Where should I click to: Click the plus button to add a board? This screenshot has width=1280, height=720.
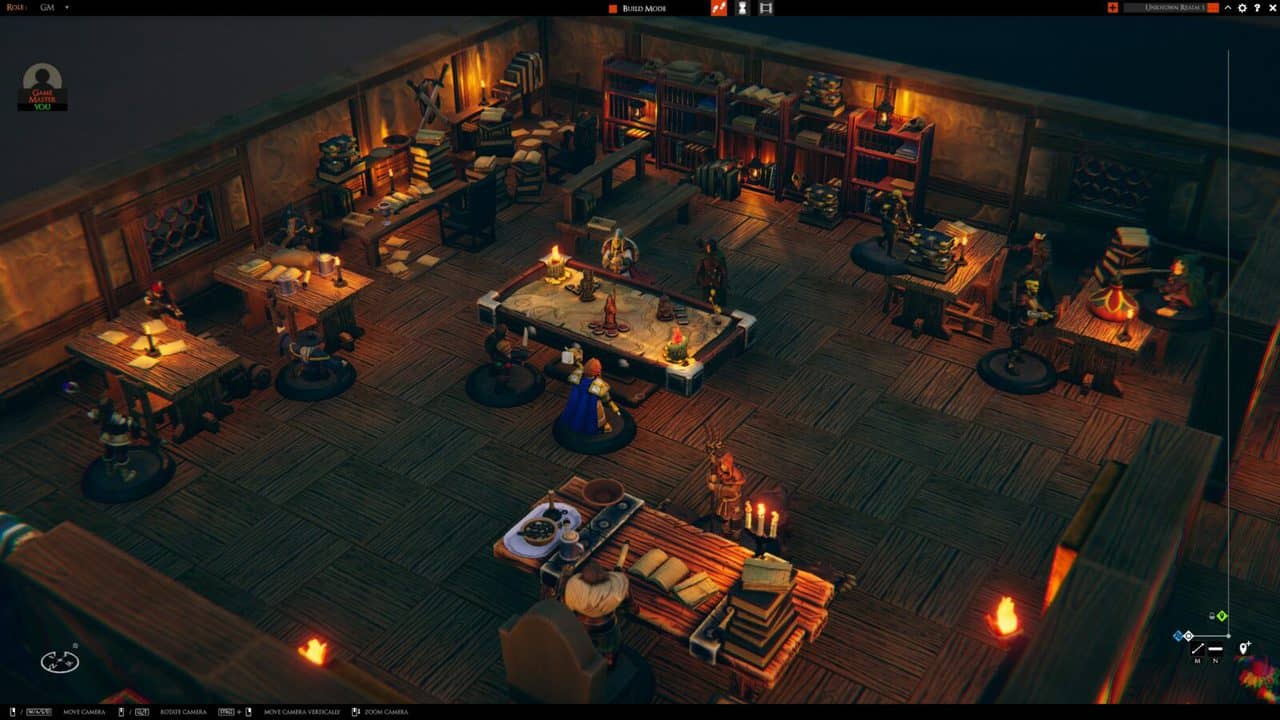click(1113, 8)
